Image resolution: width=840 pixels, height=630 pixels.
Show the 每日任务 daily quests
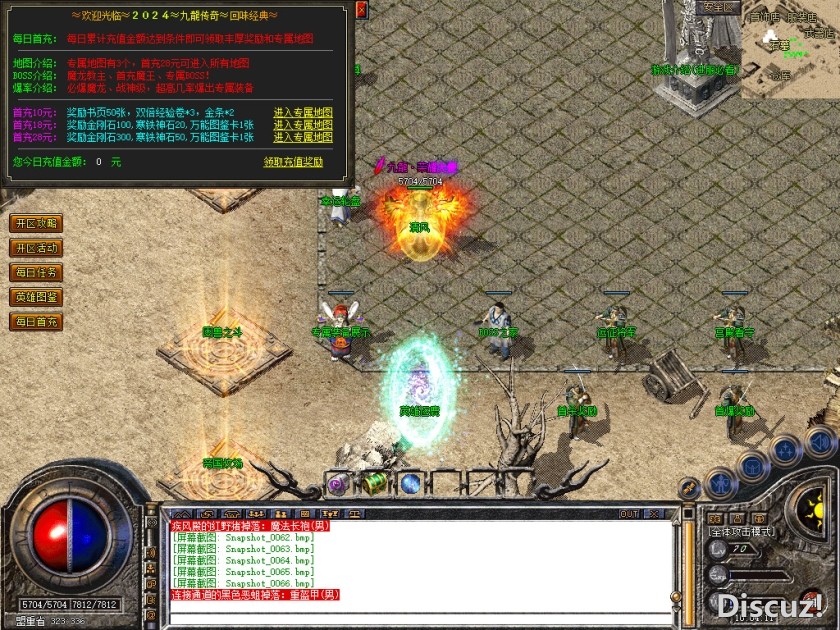[x=36, y=272]
